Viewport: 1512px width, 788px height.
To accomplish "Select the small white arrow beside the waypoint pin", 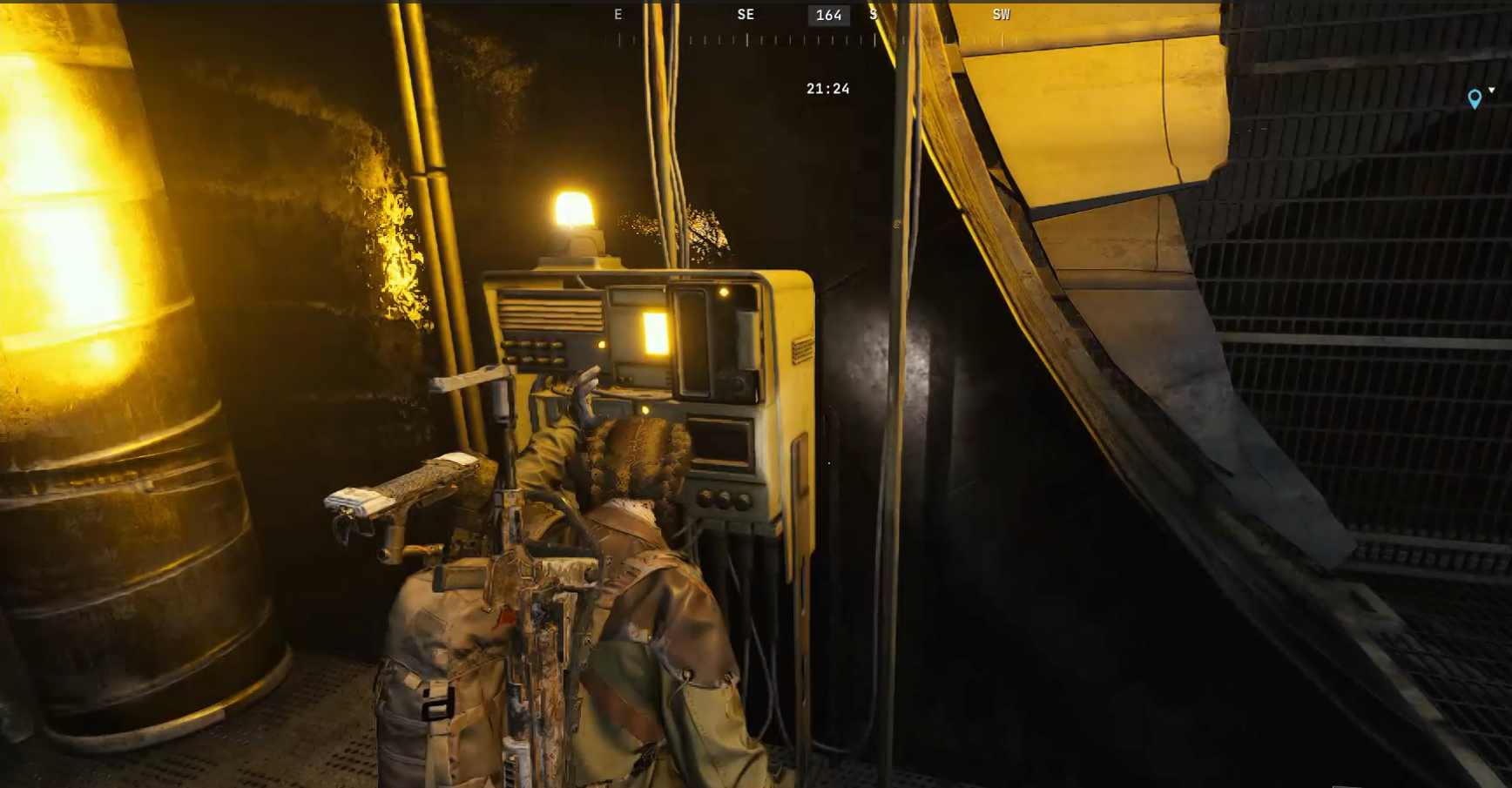I will pos(1491,90).
